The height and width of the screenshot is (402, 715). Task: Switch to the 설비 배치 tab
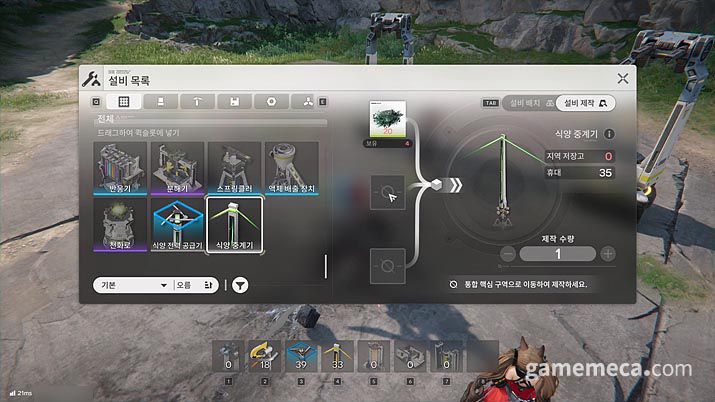[524, 102]
